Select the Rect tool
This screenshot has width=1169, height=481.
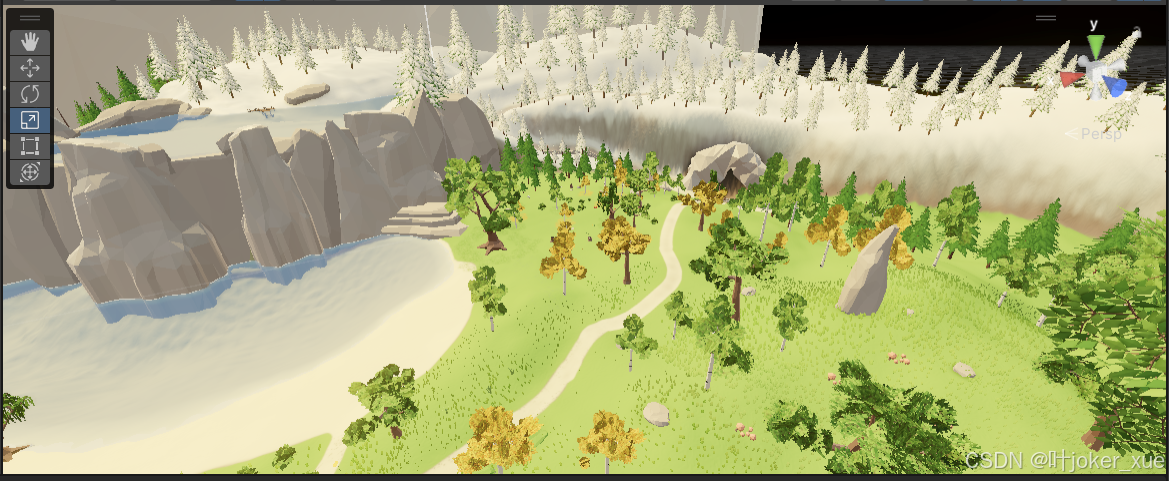(x=30, y=146)
